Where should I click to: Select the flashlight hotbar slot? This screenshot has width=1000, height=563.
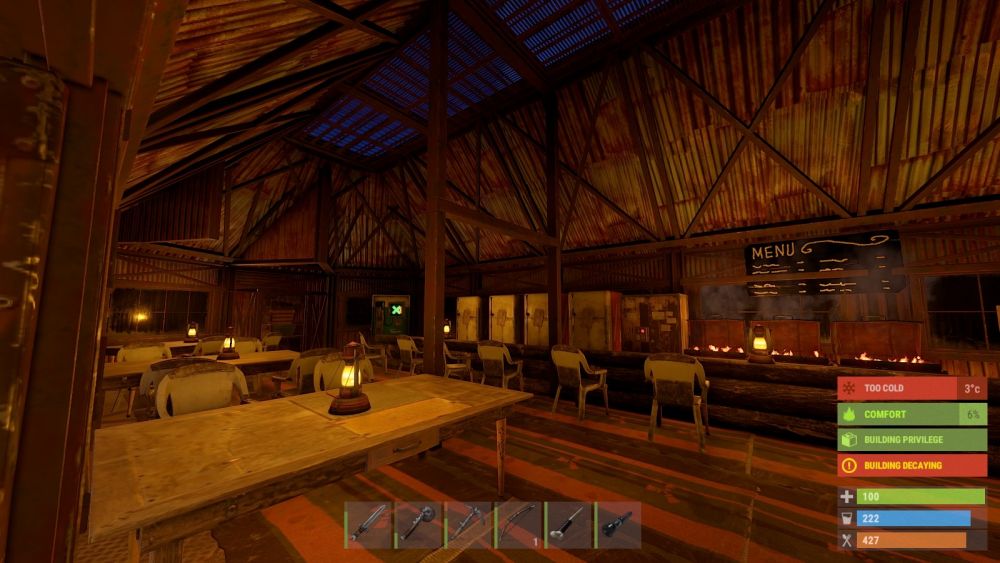click(618, 524)
